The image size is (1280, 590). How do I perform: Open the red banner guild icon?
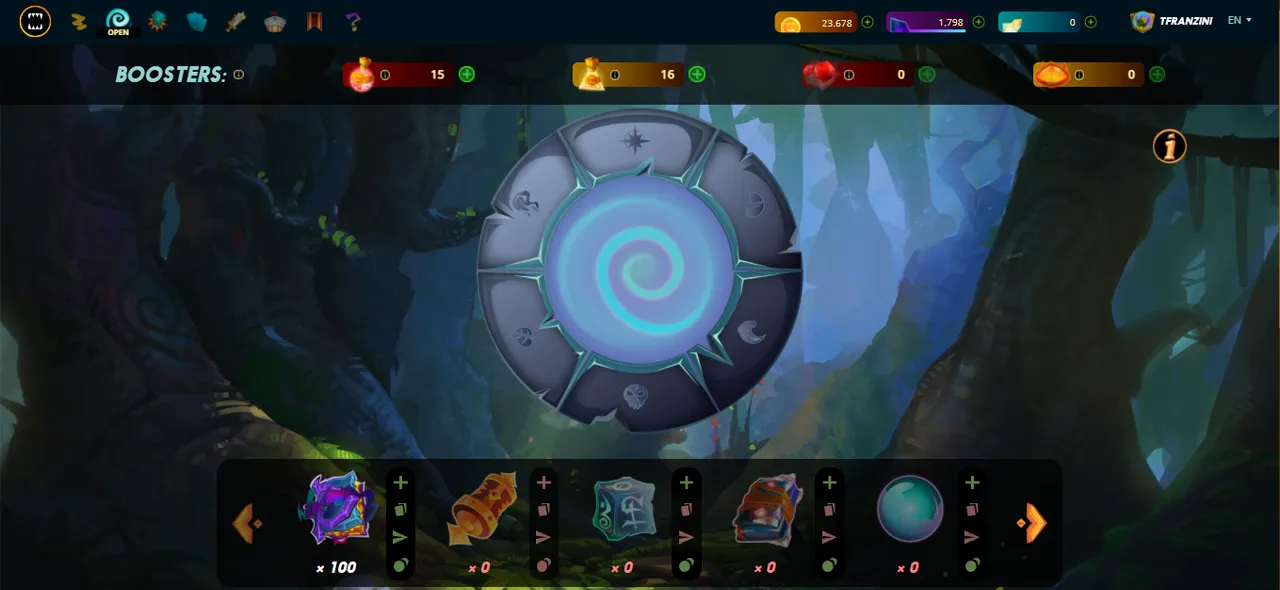click(x=314, y=21)
